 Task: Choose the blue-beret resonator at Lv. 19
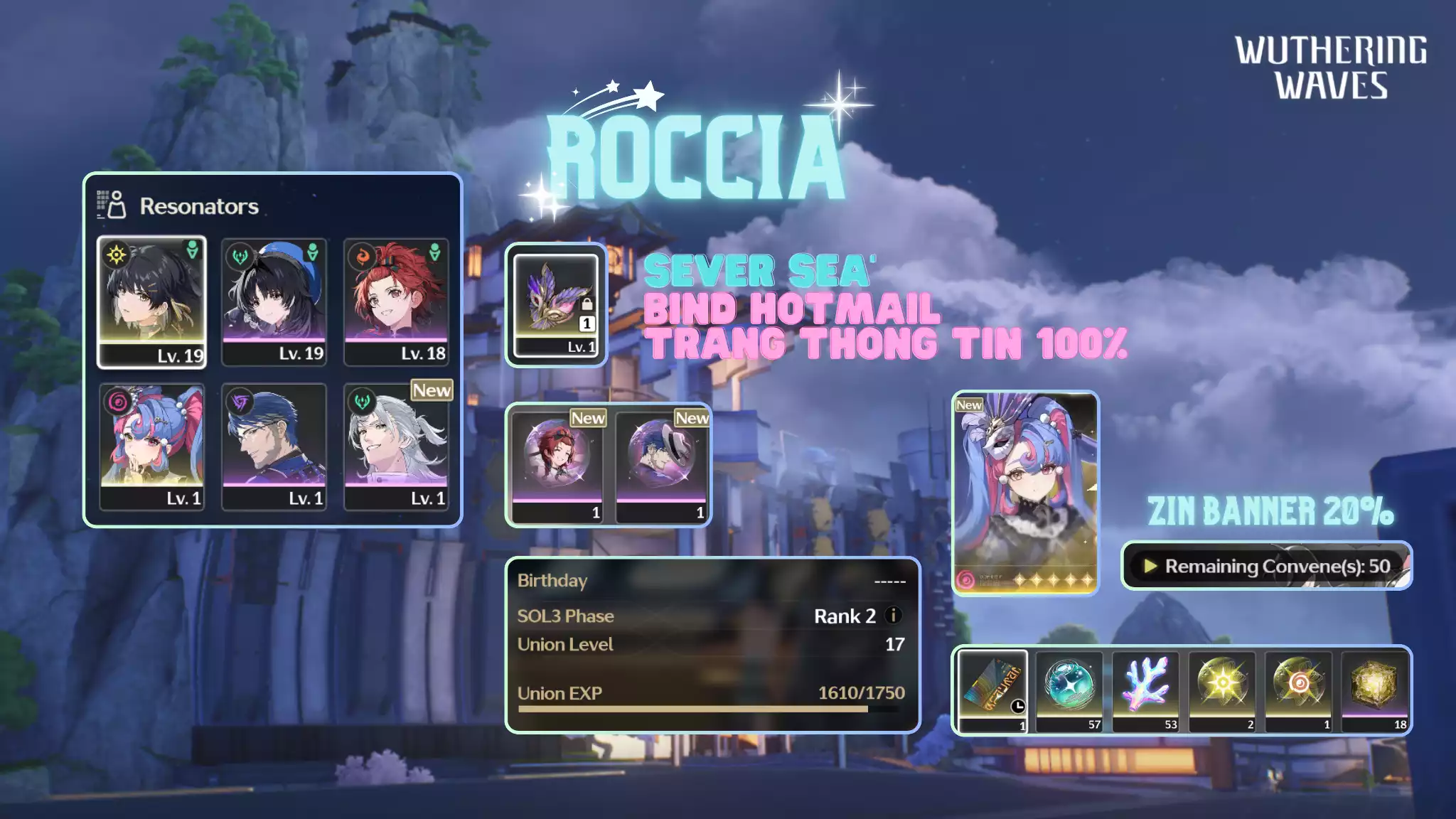tap(274, 302)
